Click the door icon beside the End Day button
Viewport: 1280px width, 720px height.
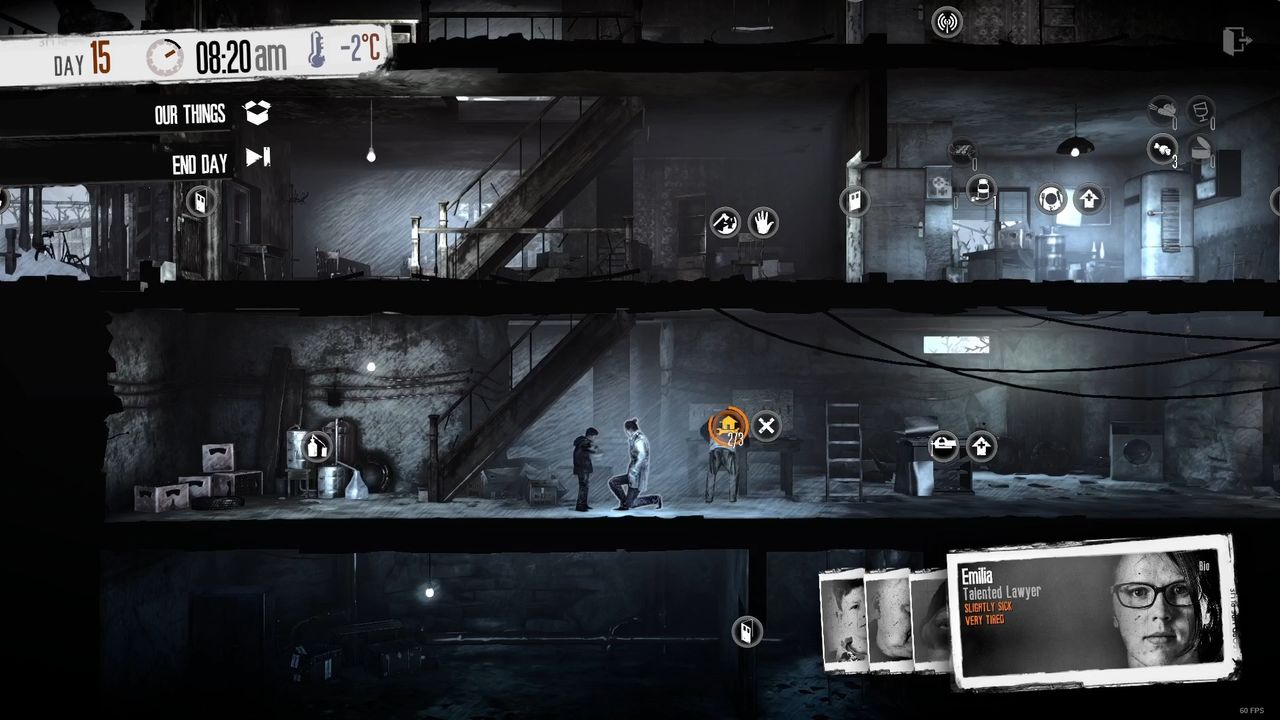point(200,201)
